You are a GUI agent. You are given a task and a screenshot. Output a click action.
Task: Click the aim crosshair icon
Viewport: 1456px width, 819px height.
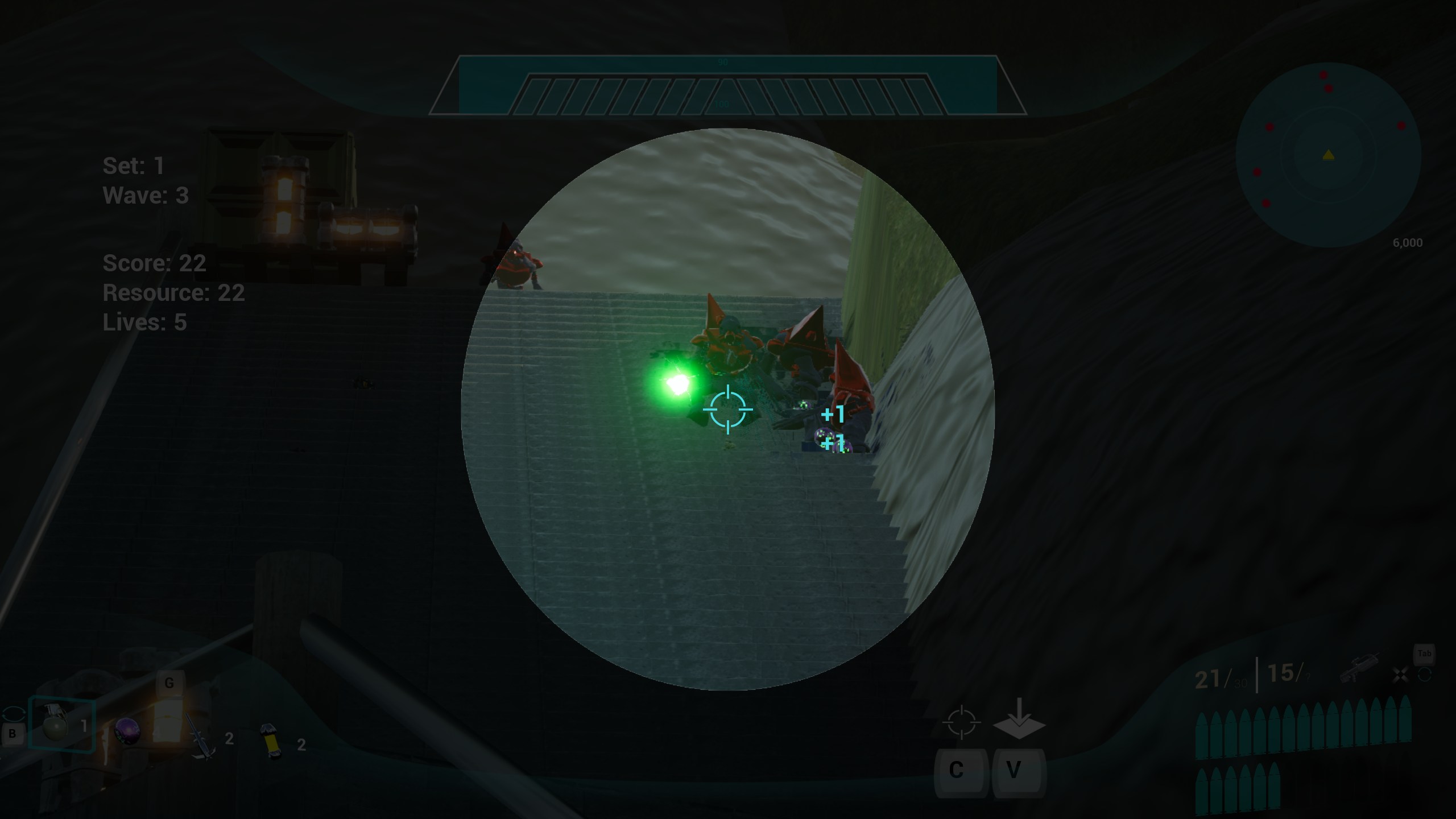tap(961, 723)
